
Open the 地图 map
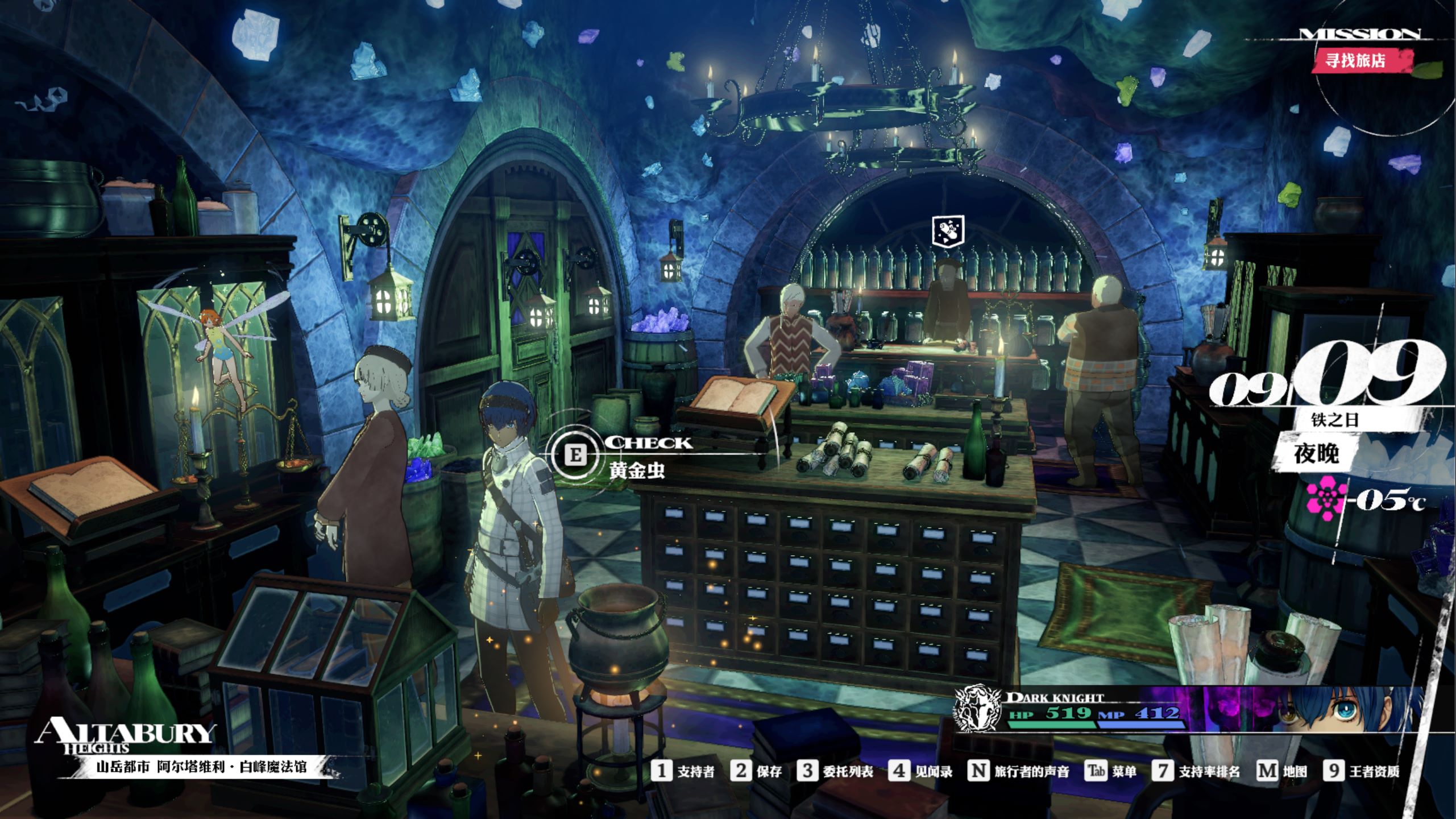pyautogui.click(x=1281, y=771)
